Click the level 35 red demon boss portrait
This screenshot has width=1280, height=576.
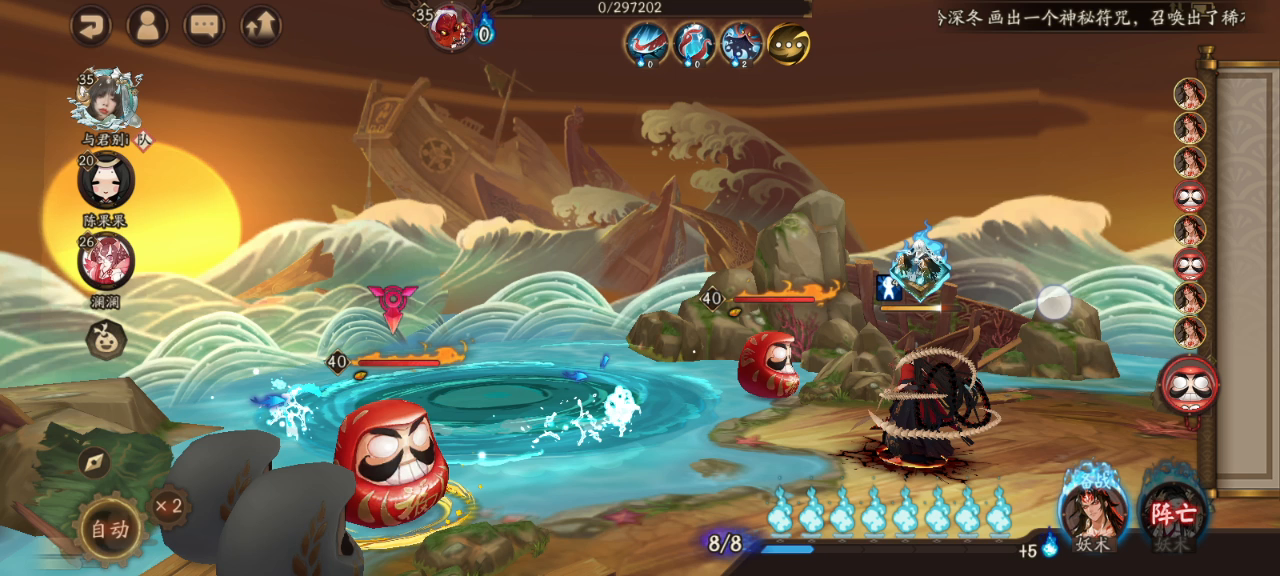[x=451, y=27]
